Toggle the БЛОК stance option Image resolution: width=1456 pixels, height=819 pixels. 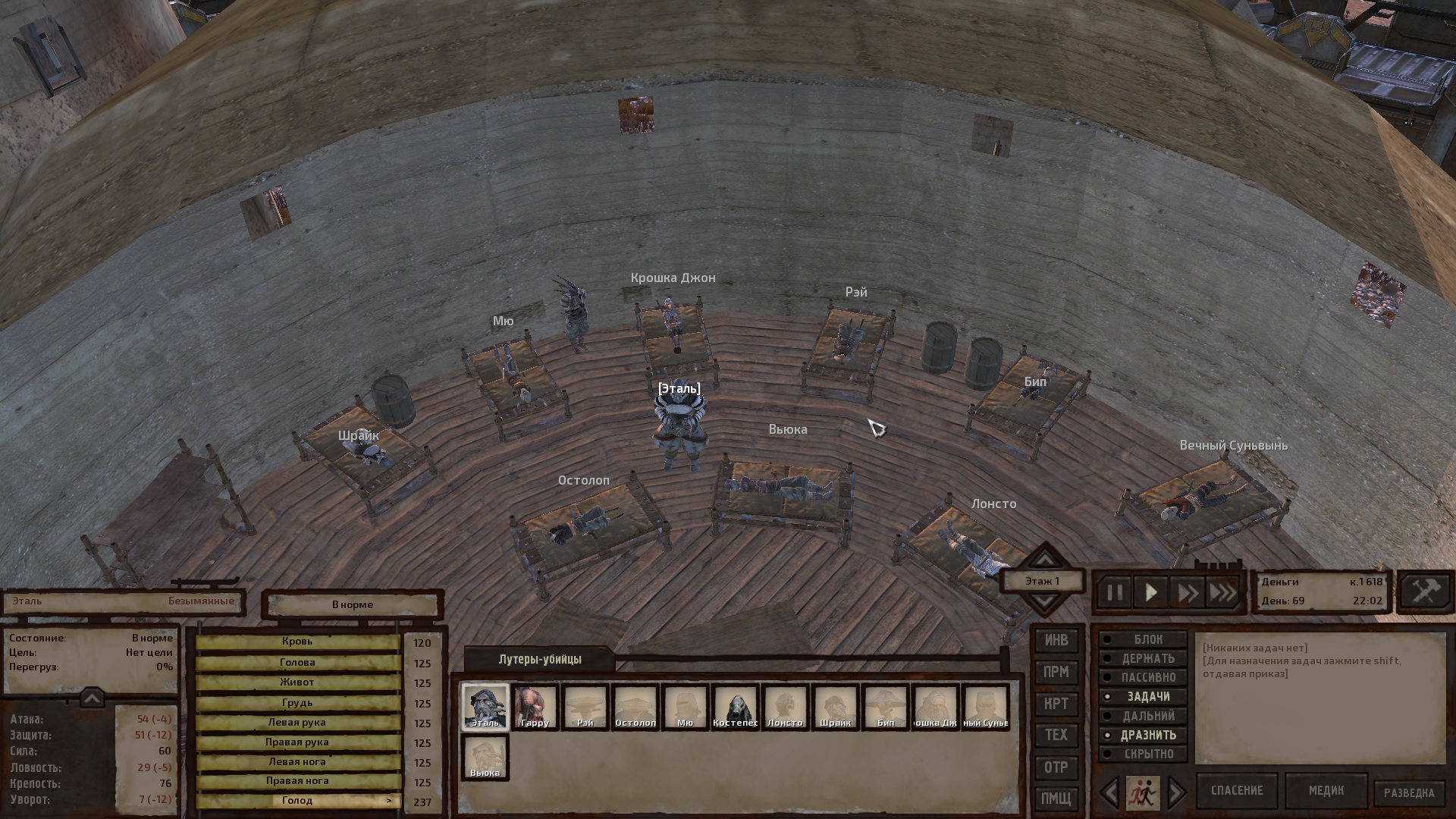1144,640
